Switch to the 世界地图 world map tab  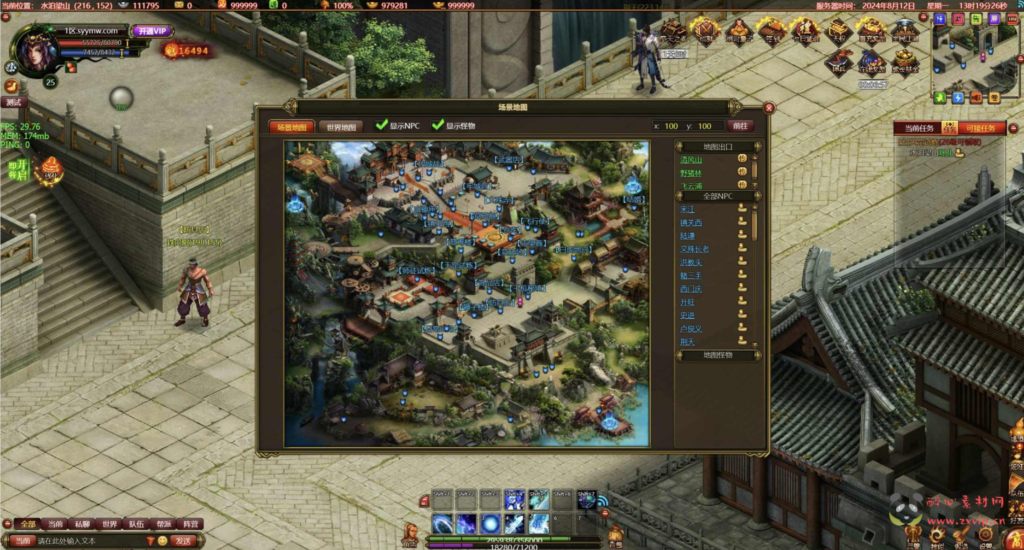click(x=341, y=127)
